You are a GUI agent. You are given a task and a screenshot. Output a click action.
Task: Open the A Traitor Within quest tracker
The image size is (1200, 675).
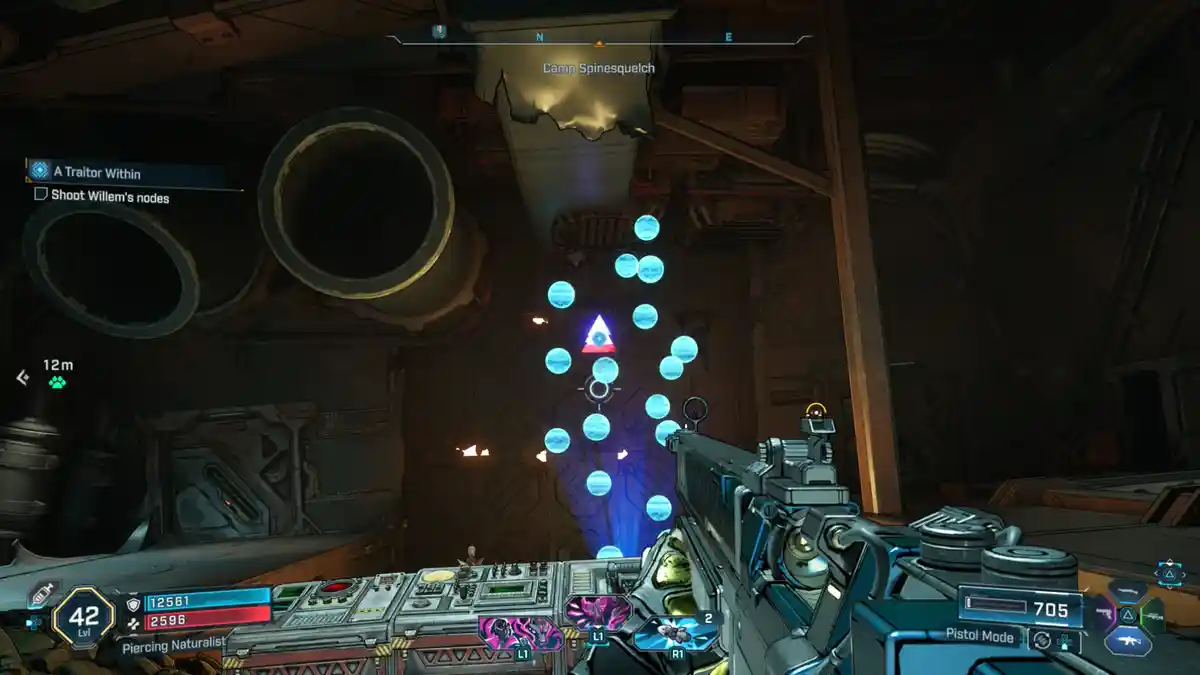[x=95, y=171]
